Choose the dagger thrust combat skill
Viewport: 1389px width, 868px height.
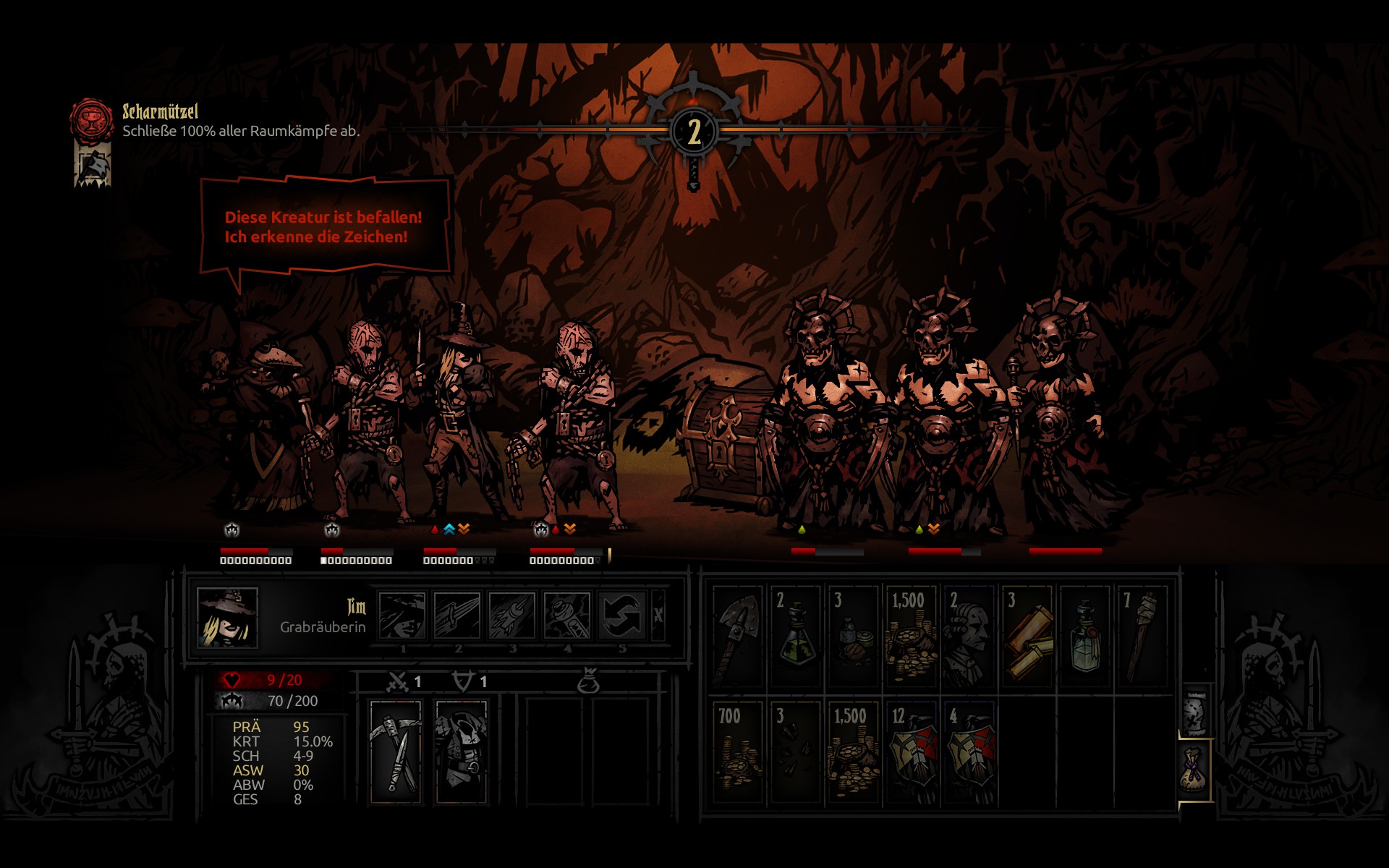pos(456,616)
